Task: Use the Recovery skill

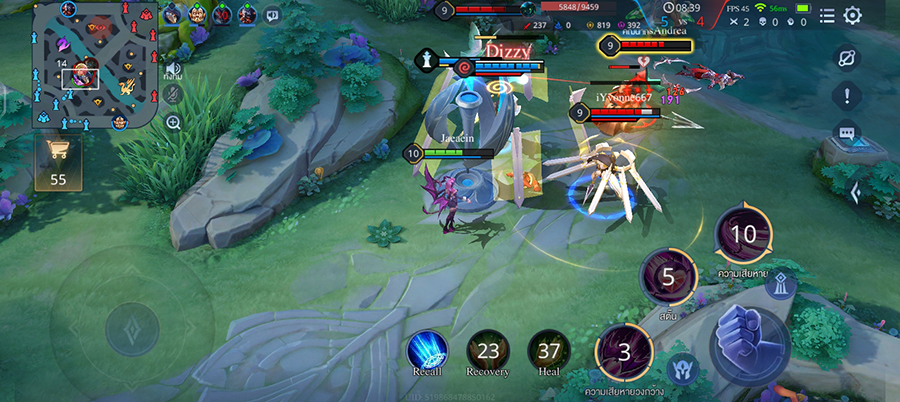Action: click(488, 350)
